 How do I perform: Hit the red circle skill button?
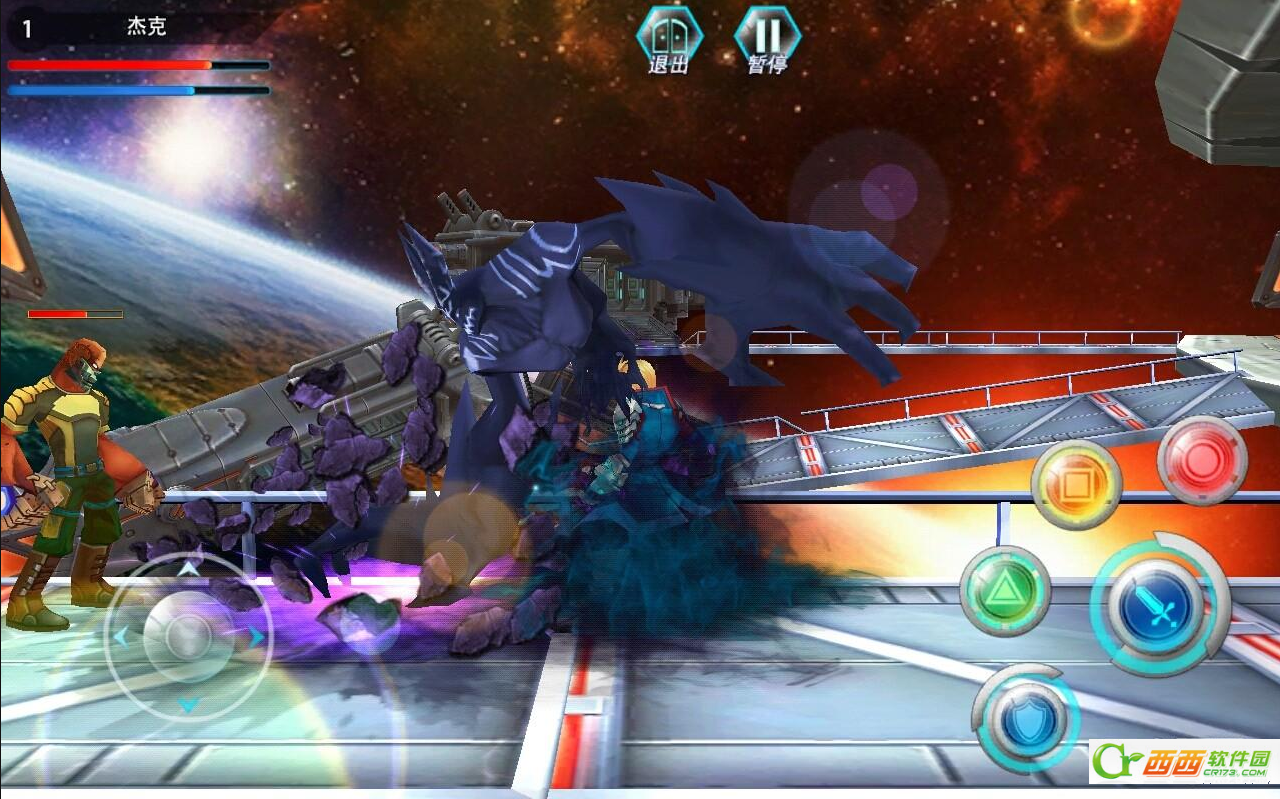pyautogui.click(x=1201, y=461)
